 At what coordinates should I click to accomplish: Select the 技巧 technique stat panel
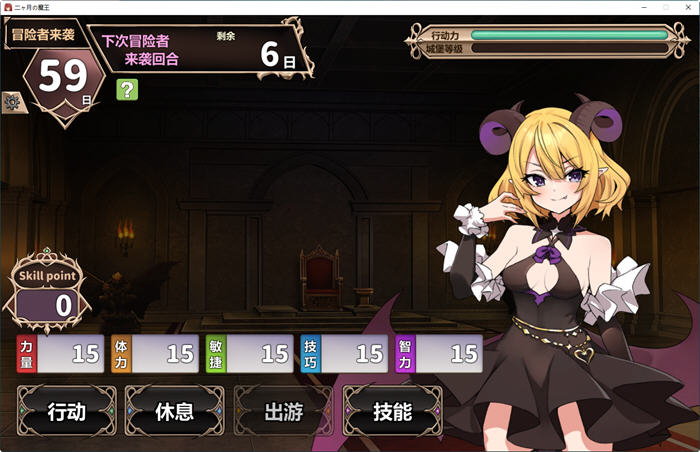(x=344, y=353)
